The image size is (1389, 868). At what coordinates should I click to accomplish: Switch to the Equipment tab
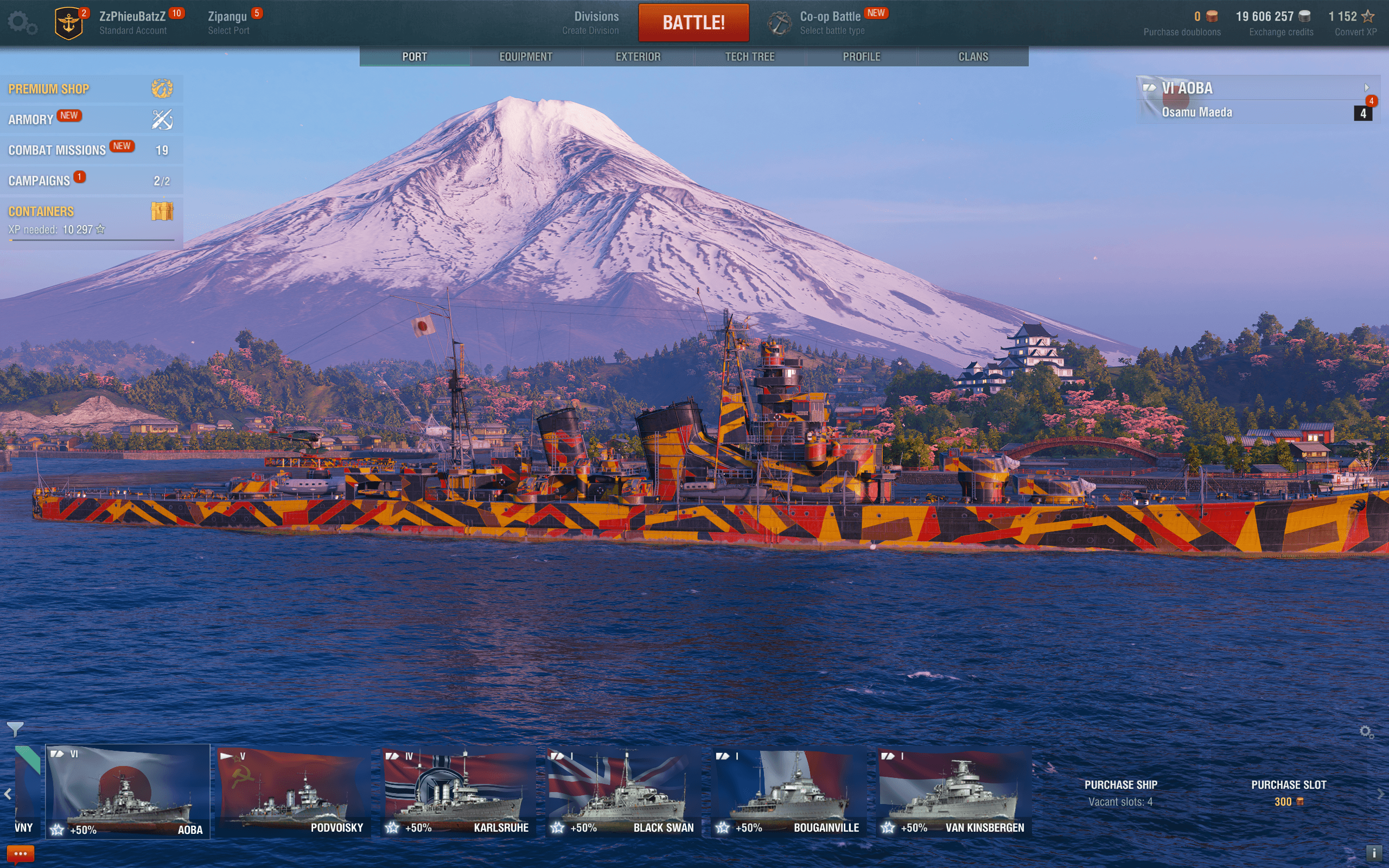point(525,57)
